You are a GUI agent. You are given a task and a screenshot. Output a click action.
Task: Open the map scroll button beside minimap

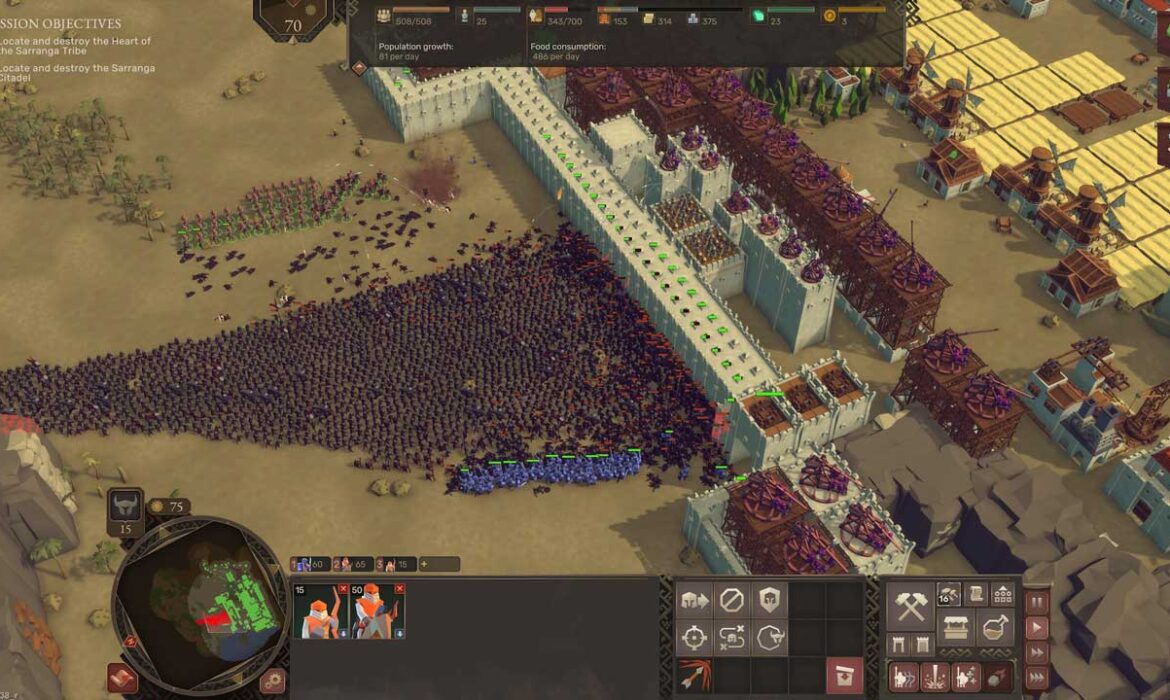(122, 678)
